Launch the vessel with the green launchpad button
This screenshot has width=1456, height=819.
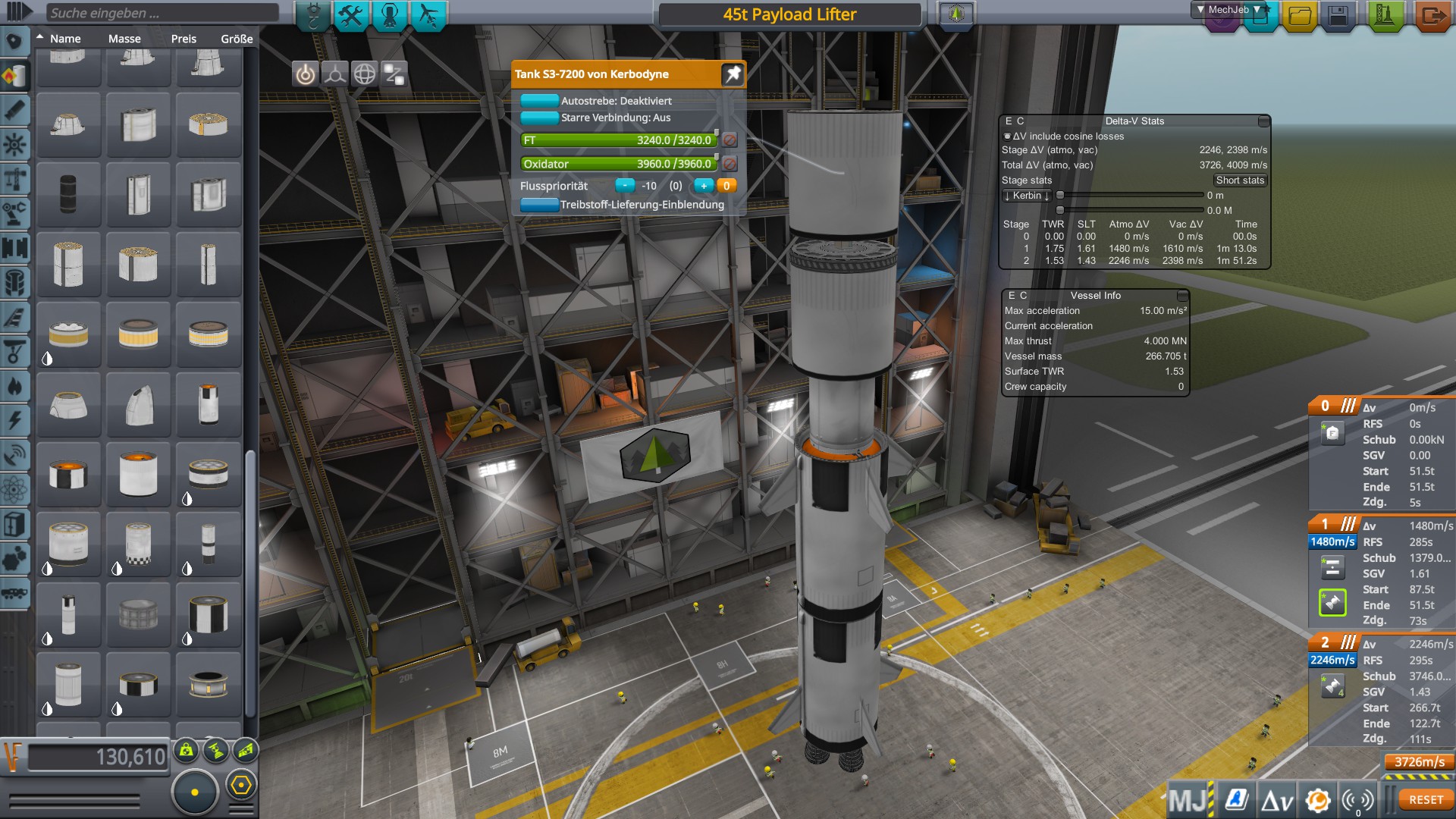1385,16
